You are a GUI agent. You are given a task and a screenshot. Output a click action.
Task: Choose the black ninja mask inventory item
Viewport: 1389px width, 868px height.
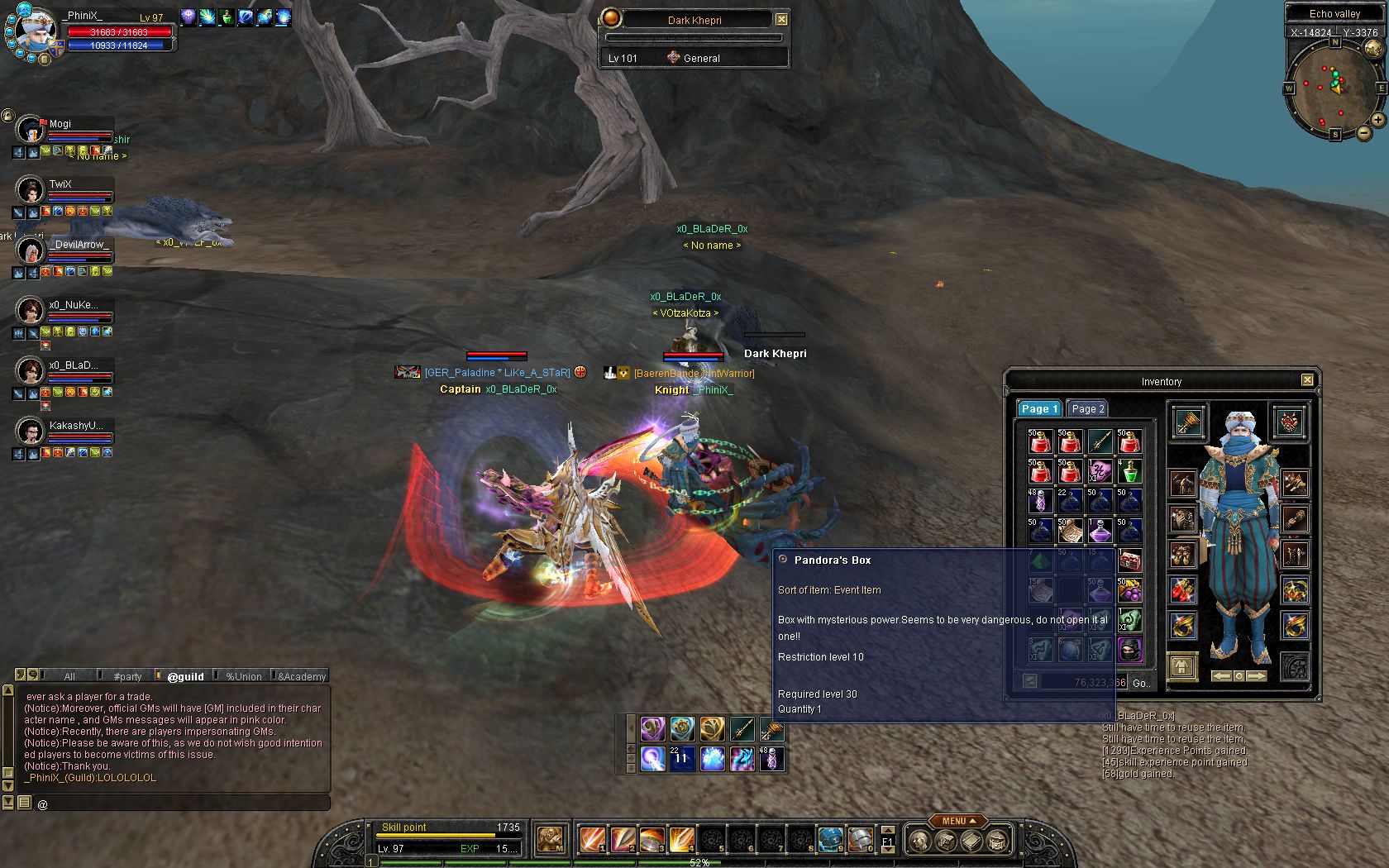point(1129,650)
